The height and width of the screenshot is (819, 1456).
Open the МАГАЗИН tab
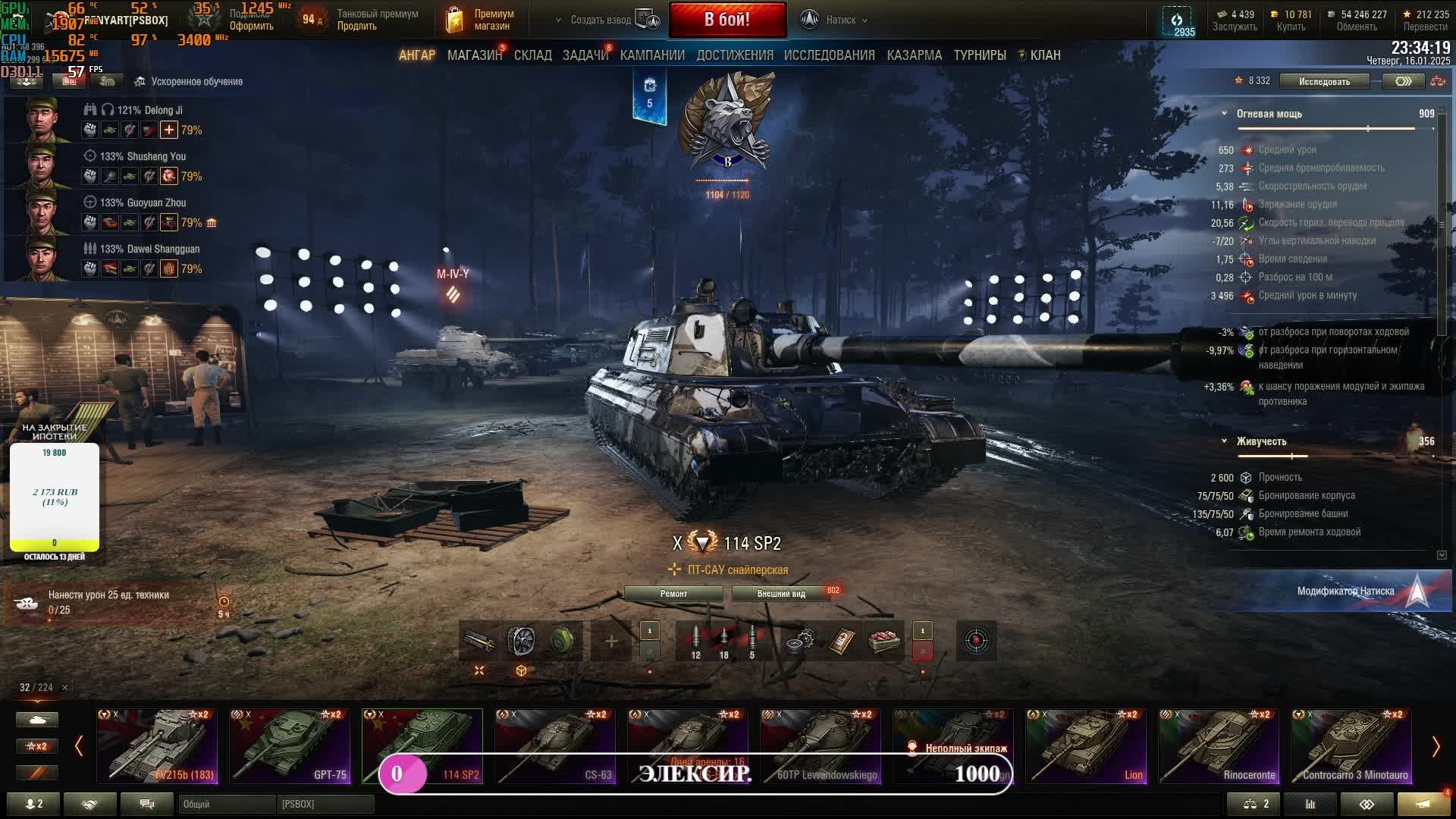pos(474,55)
